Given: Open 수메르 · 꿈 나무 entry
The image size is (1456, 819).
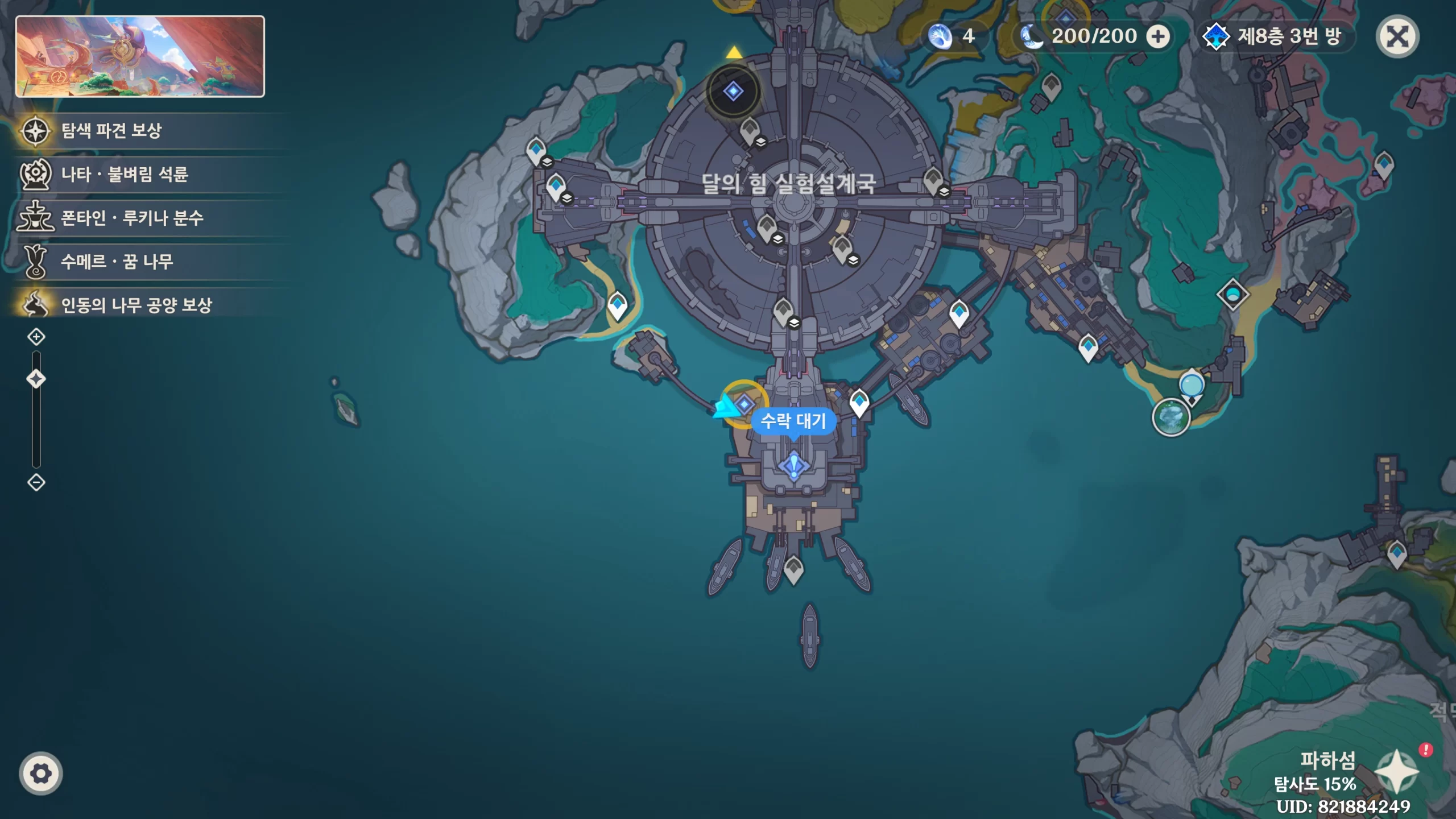Looking at the screenshot, I should click(117, 262).
